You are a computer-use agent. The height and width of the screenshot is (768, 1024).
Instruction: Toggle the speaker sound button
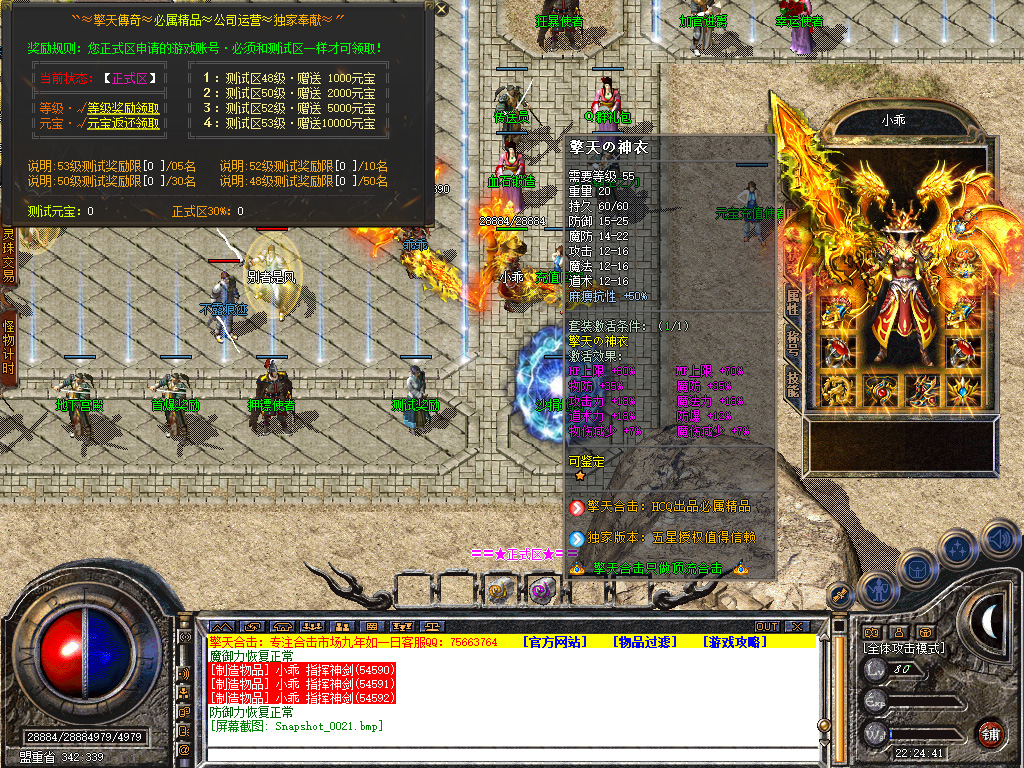pos(1000,539)
